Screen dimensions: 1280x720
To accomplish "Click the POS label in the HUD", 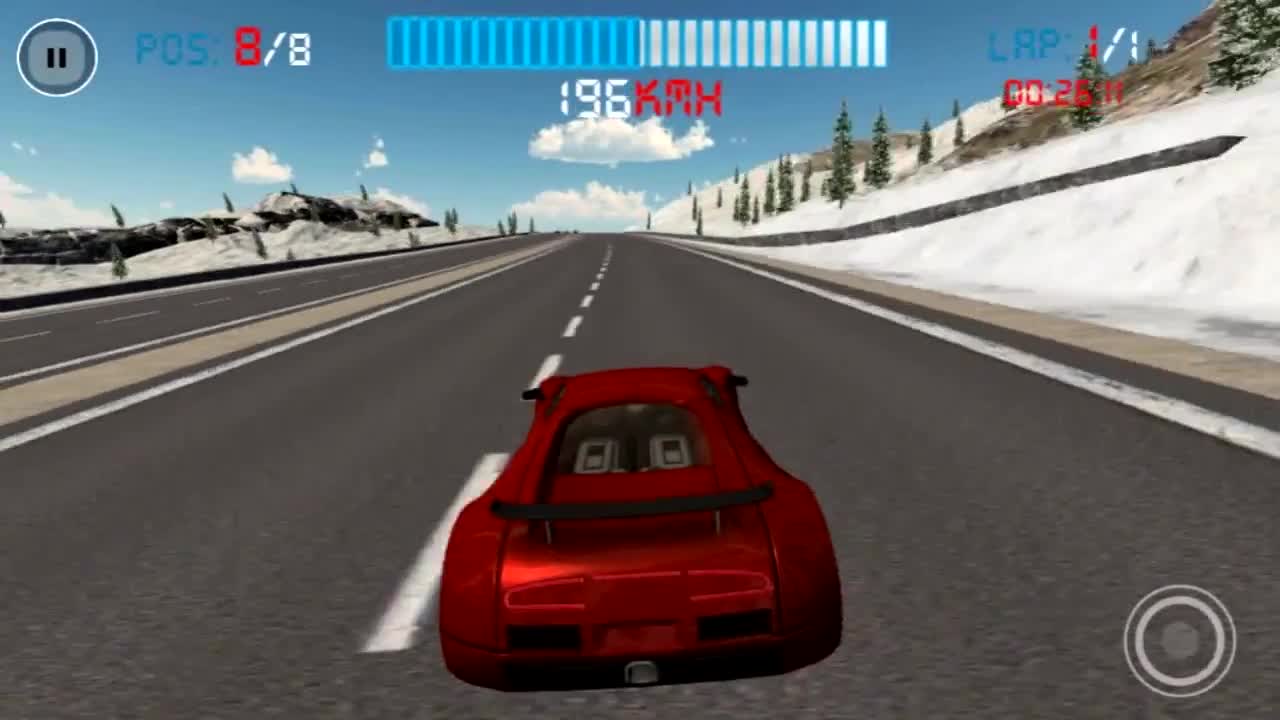I will (175, 45).
